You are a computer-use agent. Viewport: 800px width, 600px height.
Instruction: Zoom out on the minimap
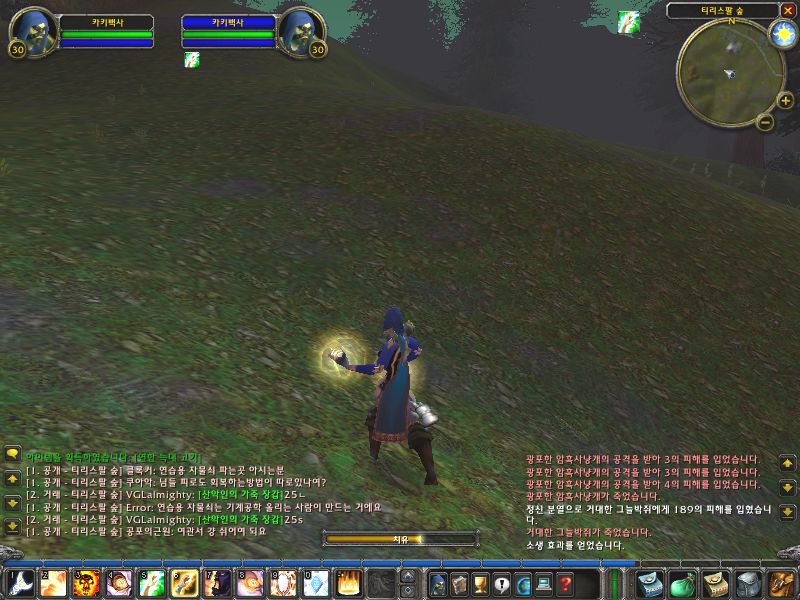764,122
